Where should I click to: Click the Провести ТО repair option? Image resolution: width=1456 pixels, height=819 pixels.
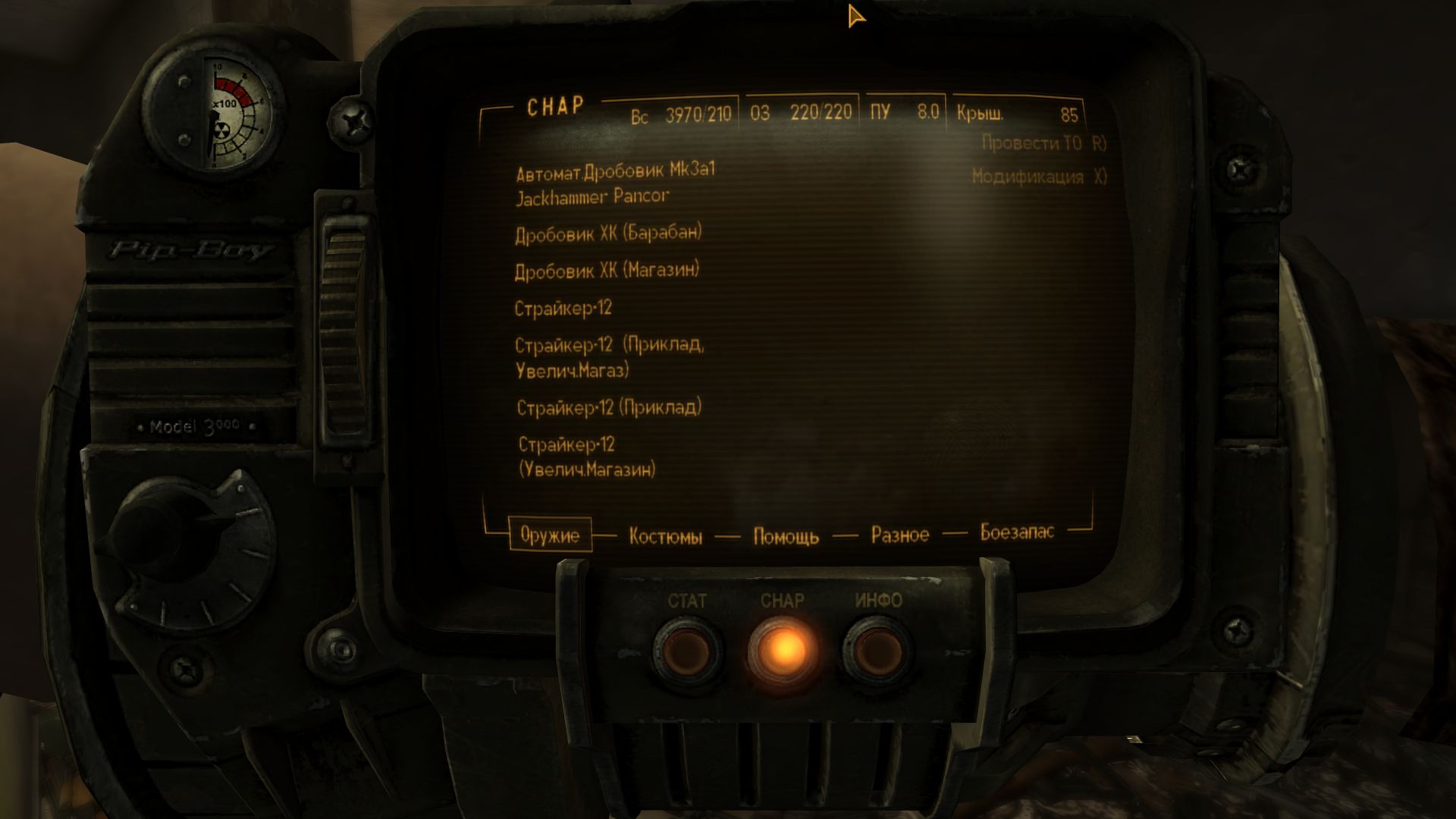click(1043, 143)
